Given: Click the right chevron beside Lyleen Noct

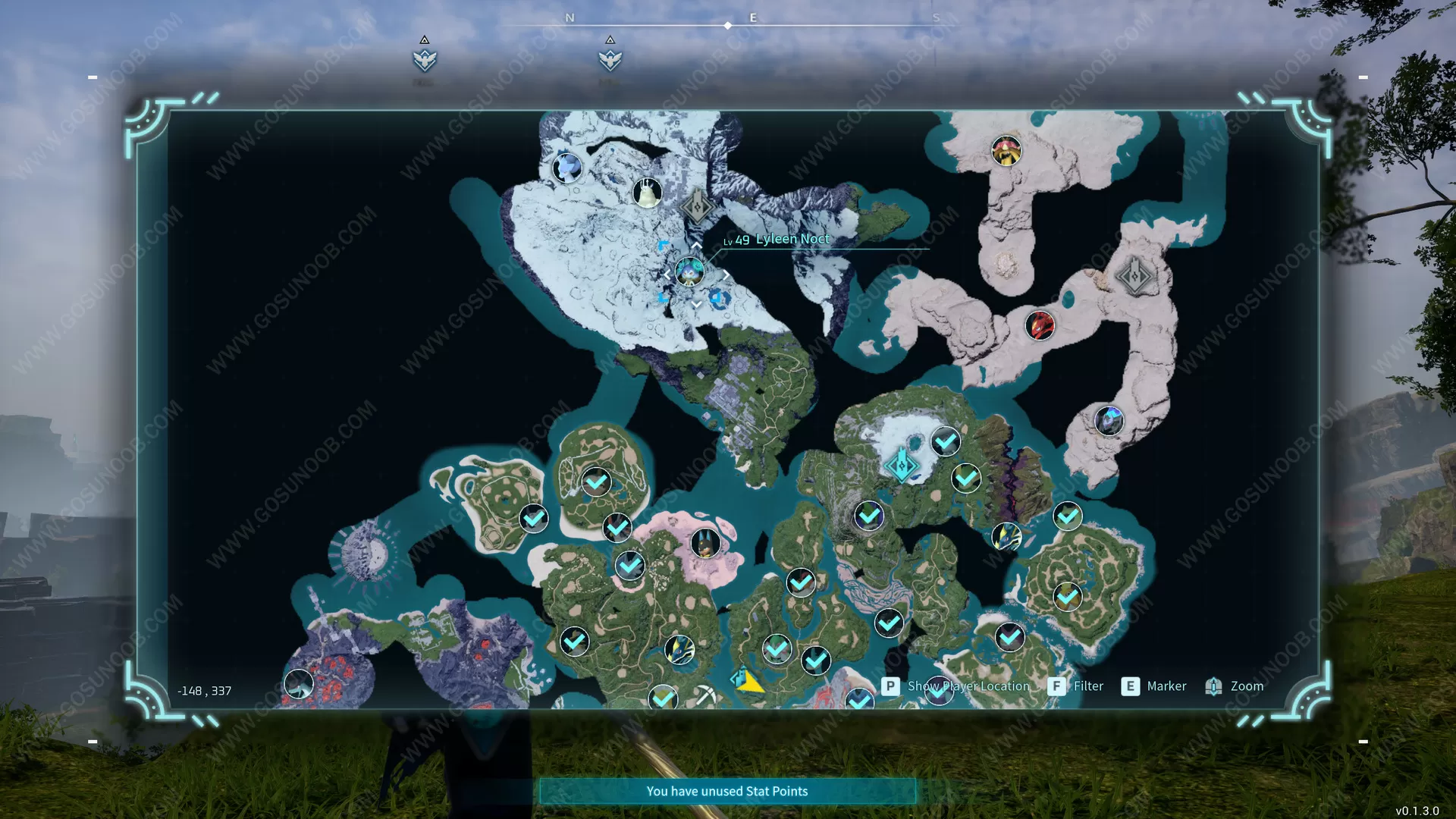Looking at the screenshot, I should [x=727, y=274].
